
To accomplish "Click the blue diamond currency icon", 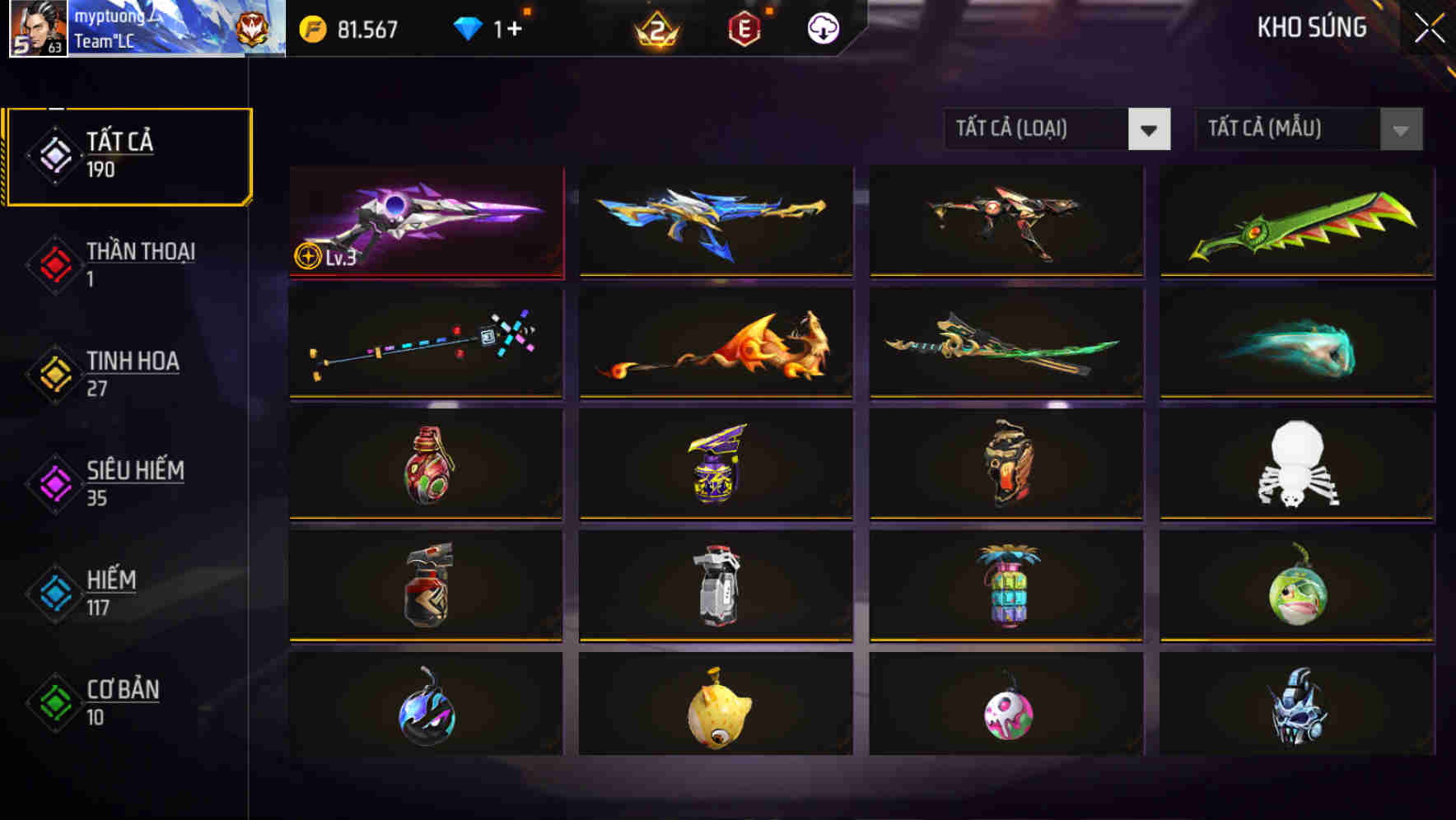I will point(468,27).
